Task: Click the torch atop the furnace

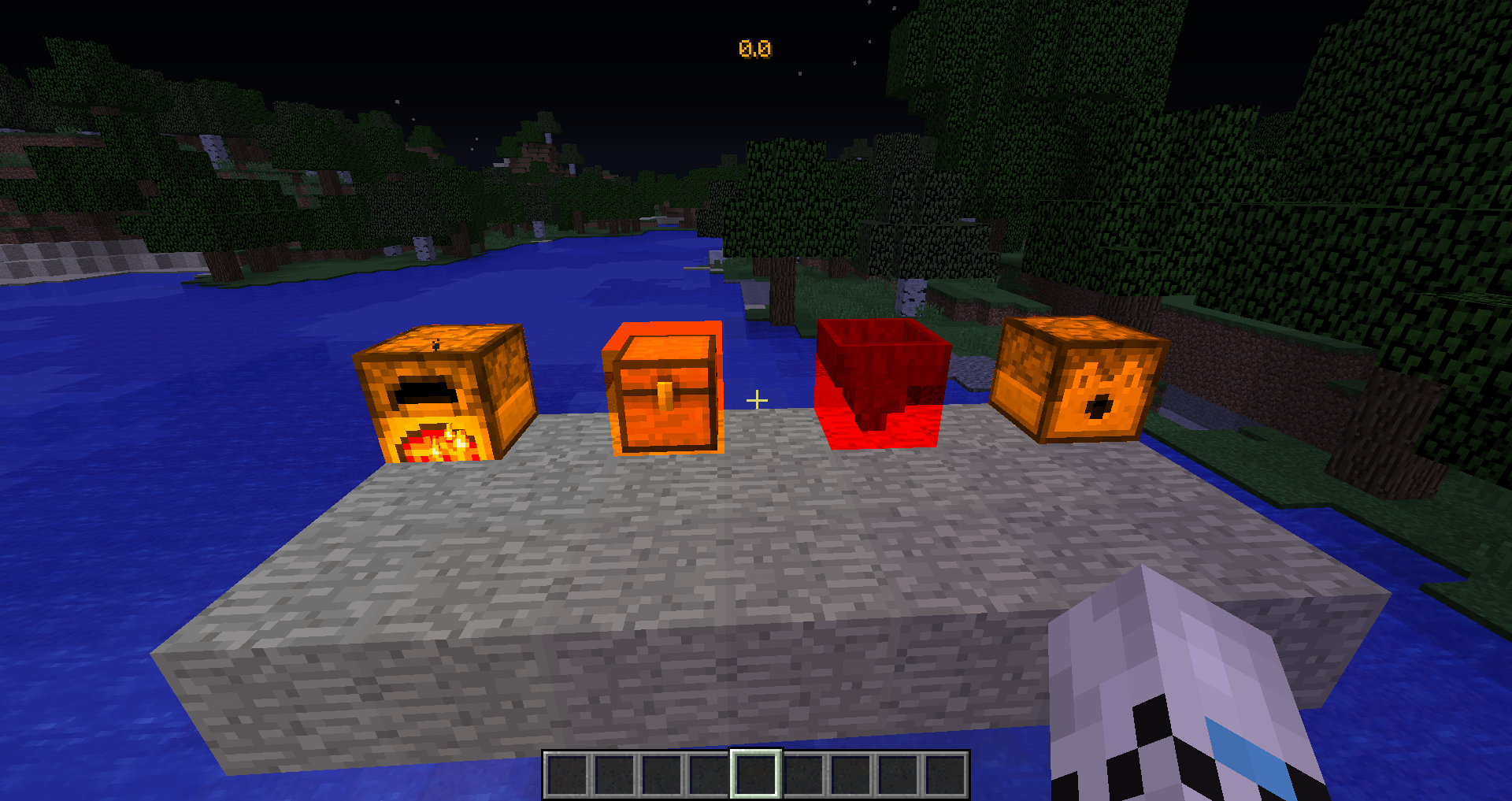Action: pyautogui.click(x=435, y=344)
